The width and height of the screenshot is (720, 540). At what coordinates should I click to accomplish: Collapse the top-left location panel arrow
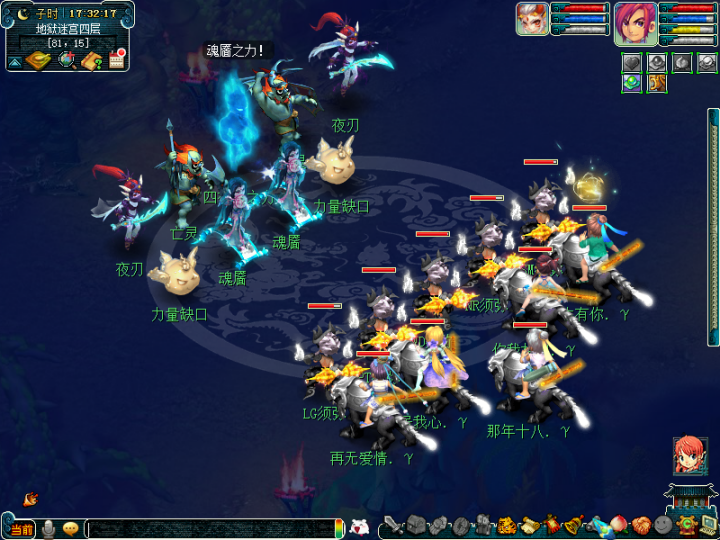(15, 62)
